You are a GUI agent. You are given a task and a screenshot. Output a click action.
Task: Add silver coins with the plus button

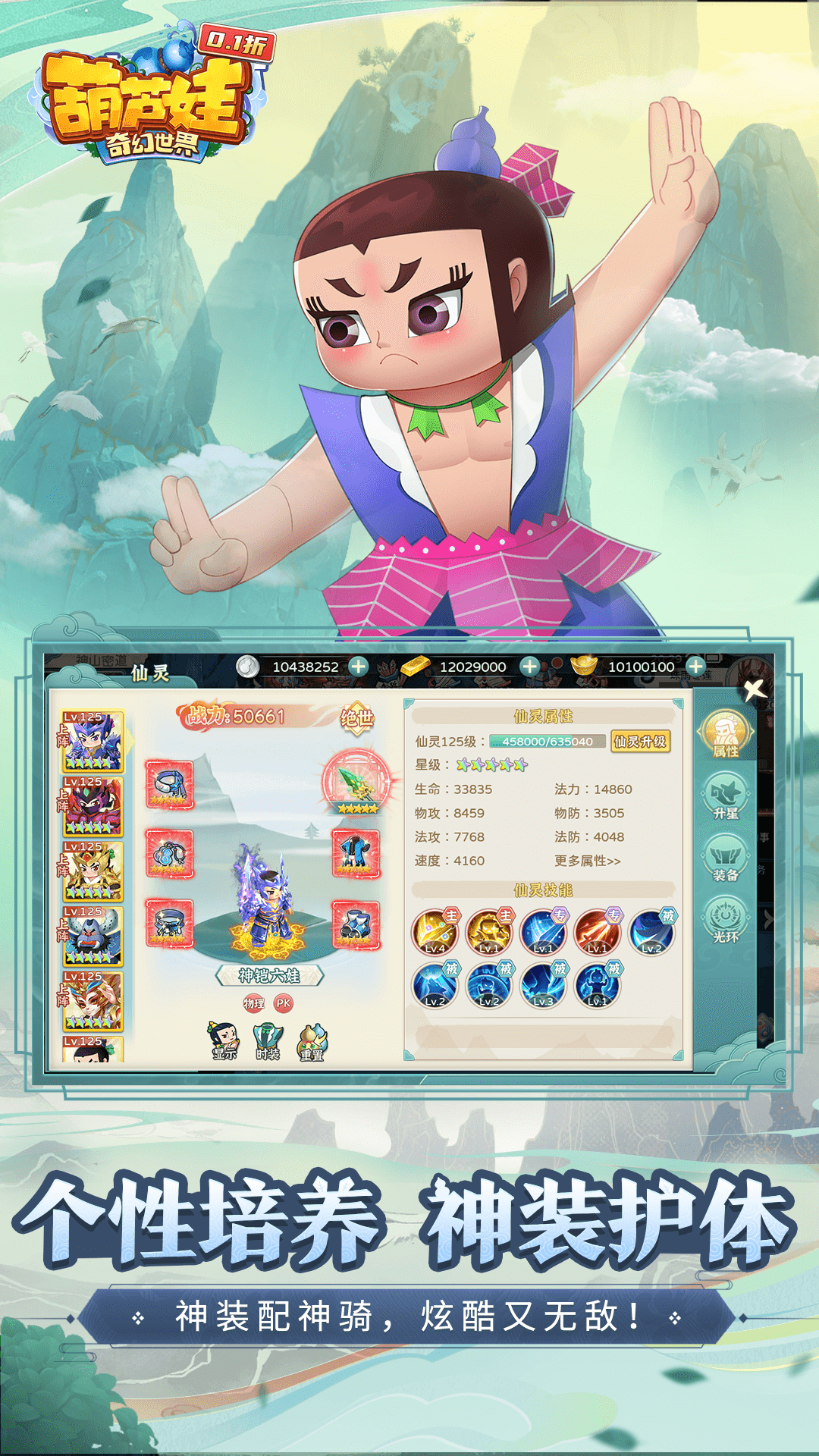[359, 667]
